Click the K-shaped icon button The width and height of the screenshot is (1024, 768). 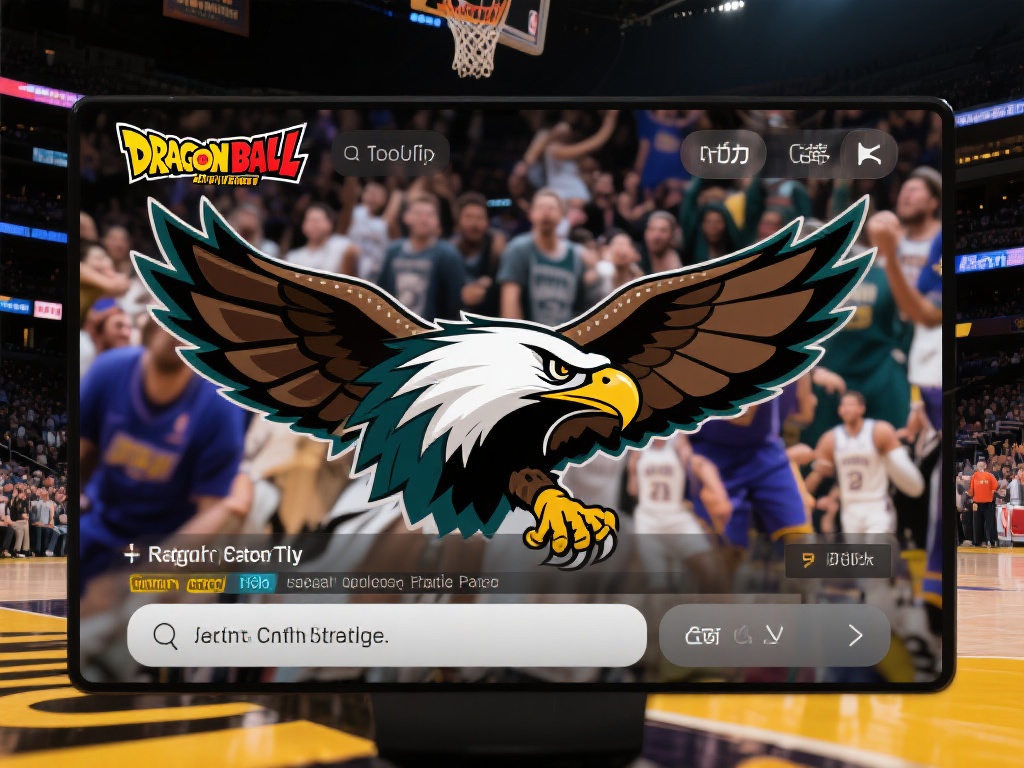867,154
